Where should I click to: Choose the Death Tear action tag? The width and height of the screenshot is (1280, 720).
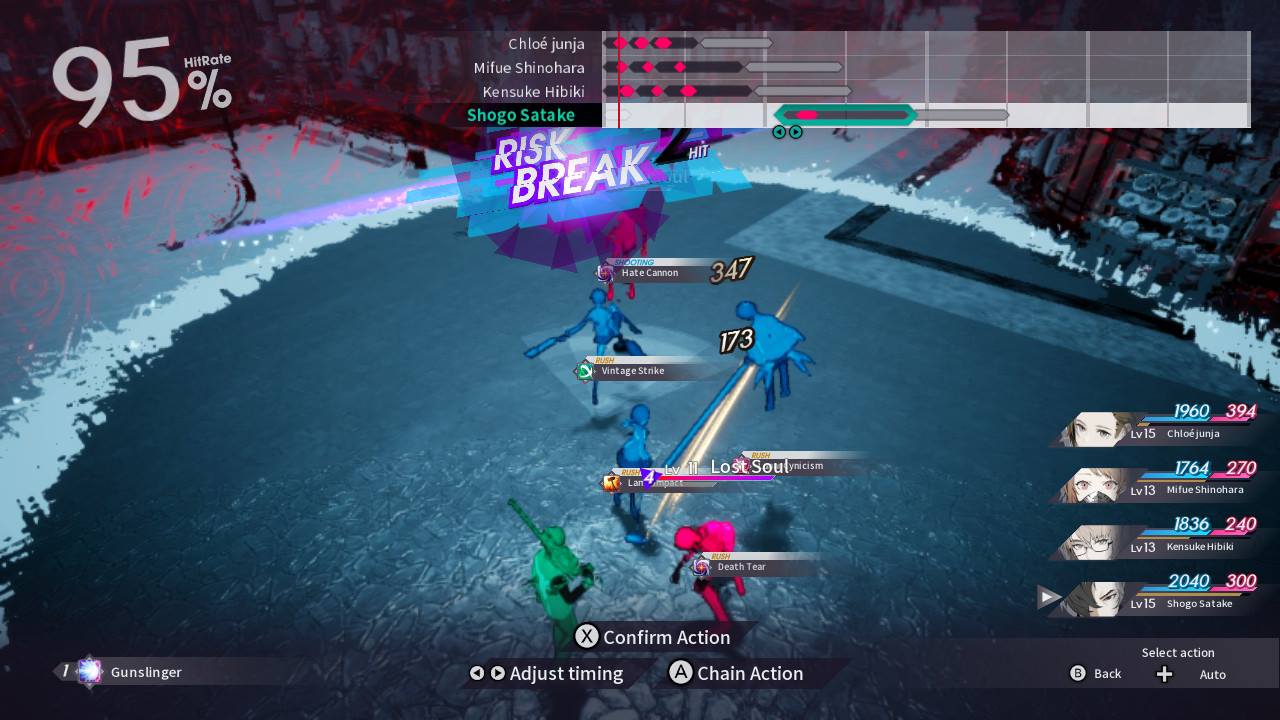741,567
